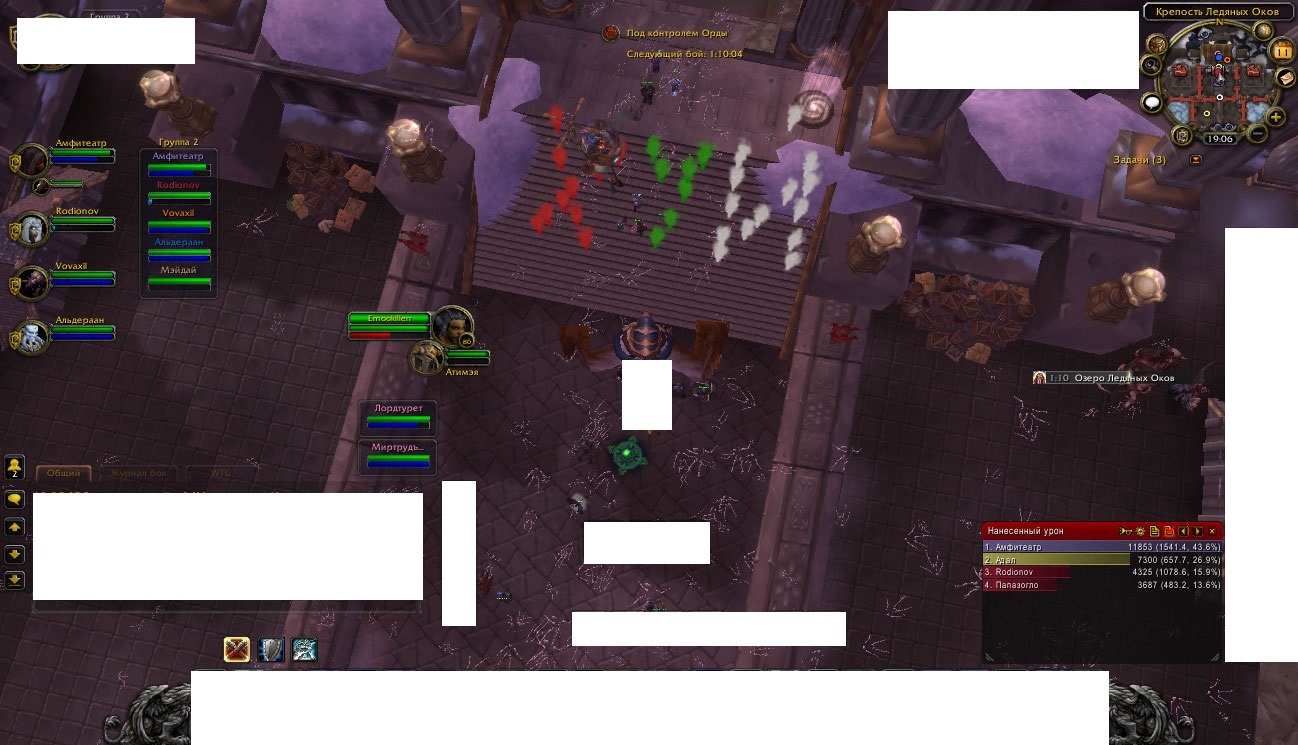Click the red reset icon on the damage meter

pyautogui.click(x=1168, y=532)
